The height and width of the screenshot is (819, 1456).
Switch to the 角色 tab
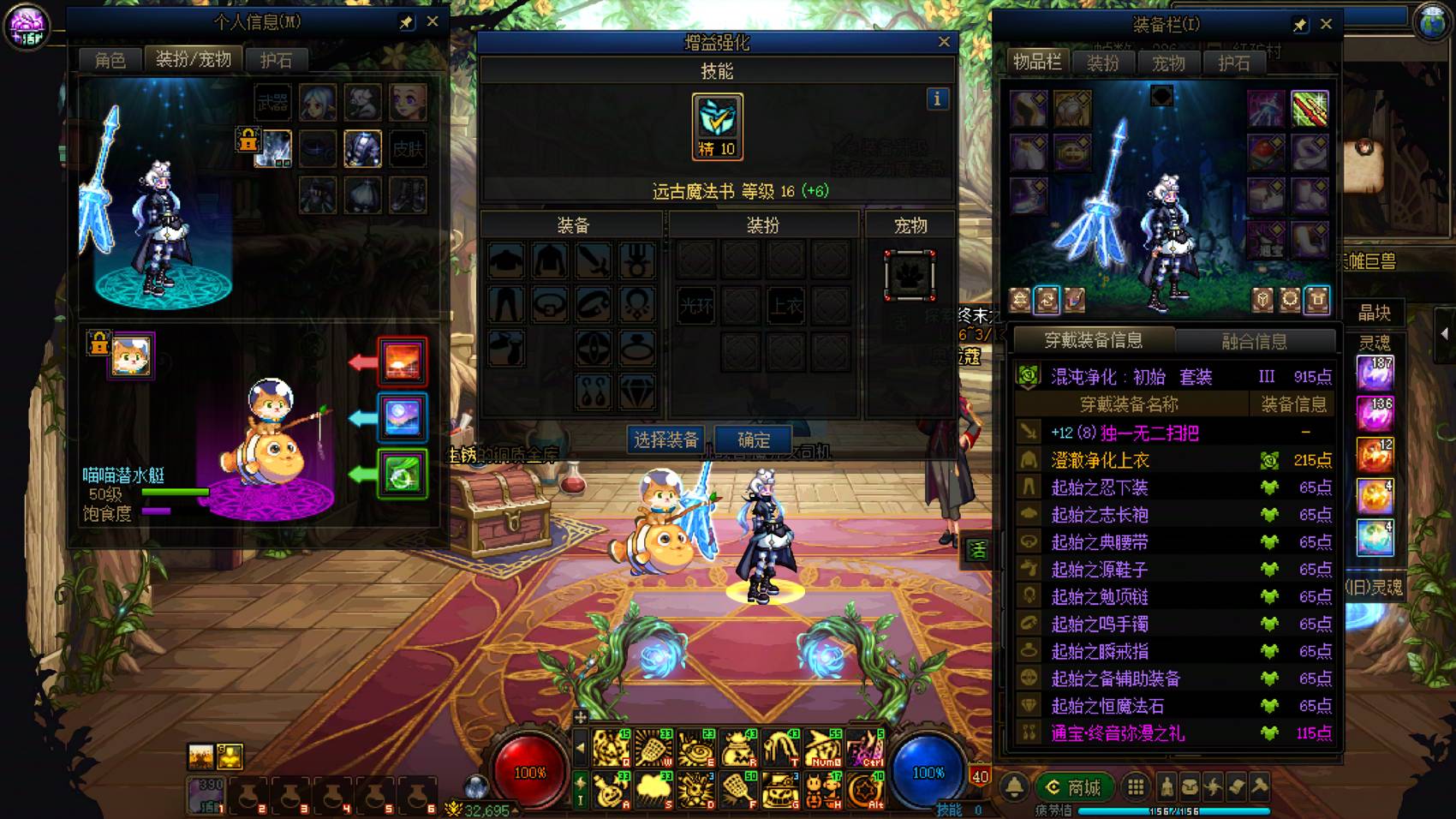click(110, 60)
